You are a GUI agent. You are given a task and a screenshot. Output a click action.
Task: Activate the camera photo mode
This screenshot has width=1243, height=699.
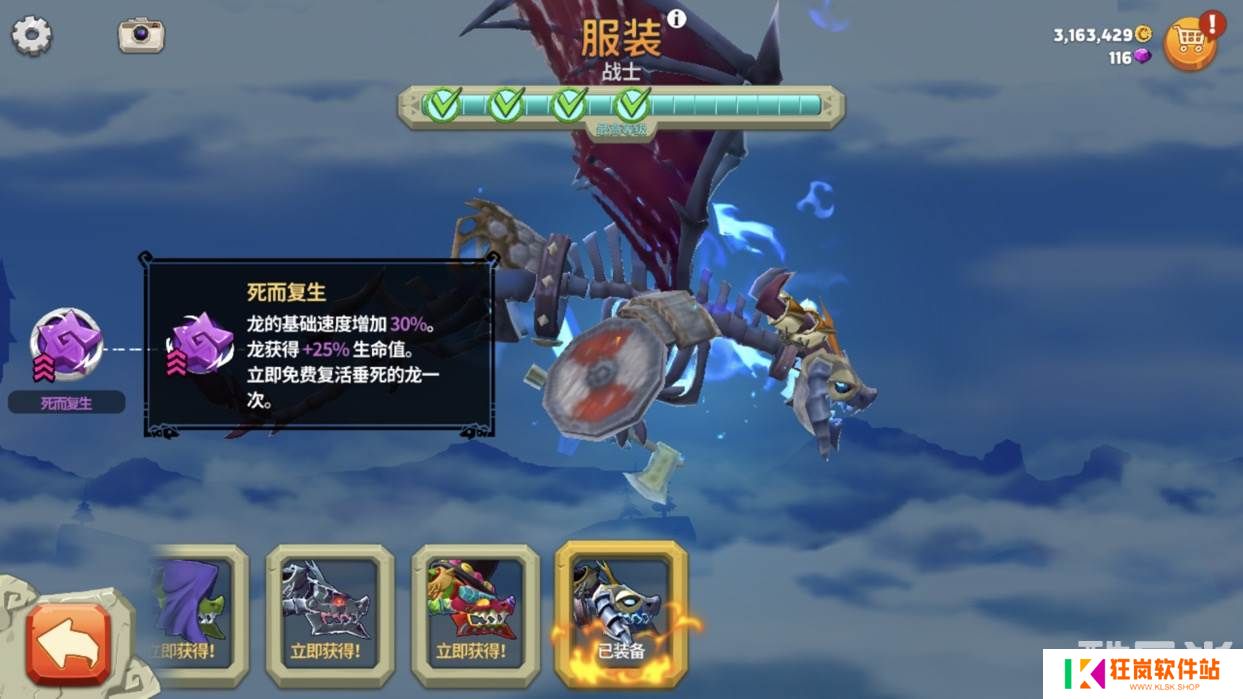141,35
